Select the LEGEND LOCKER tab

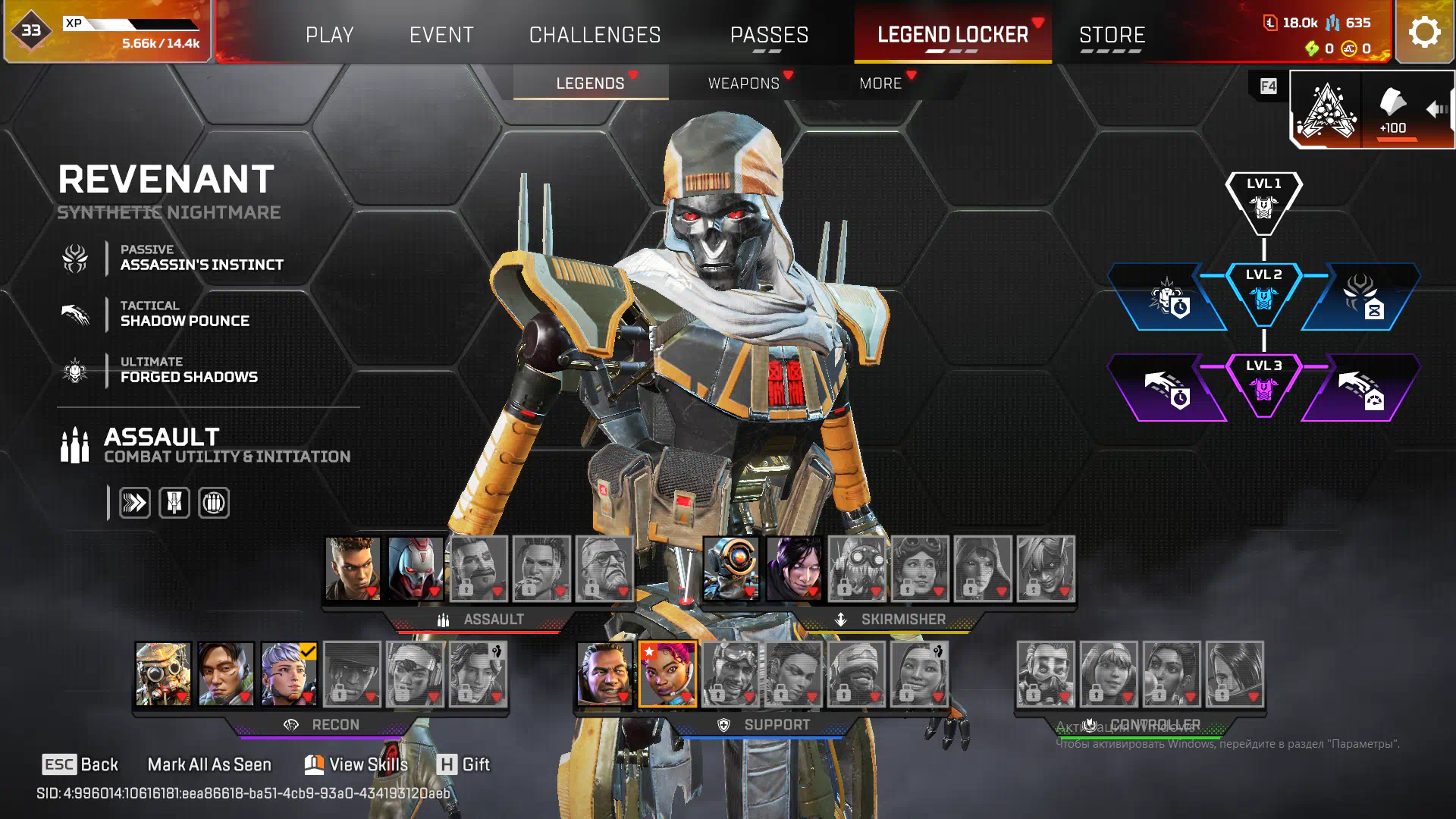tap(952, 35)
